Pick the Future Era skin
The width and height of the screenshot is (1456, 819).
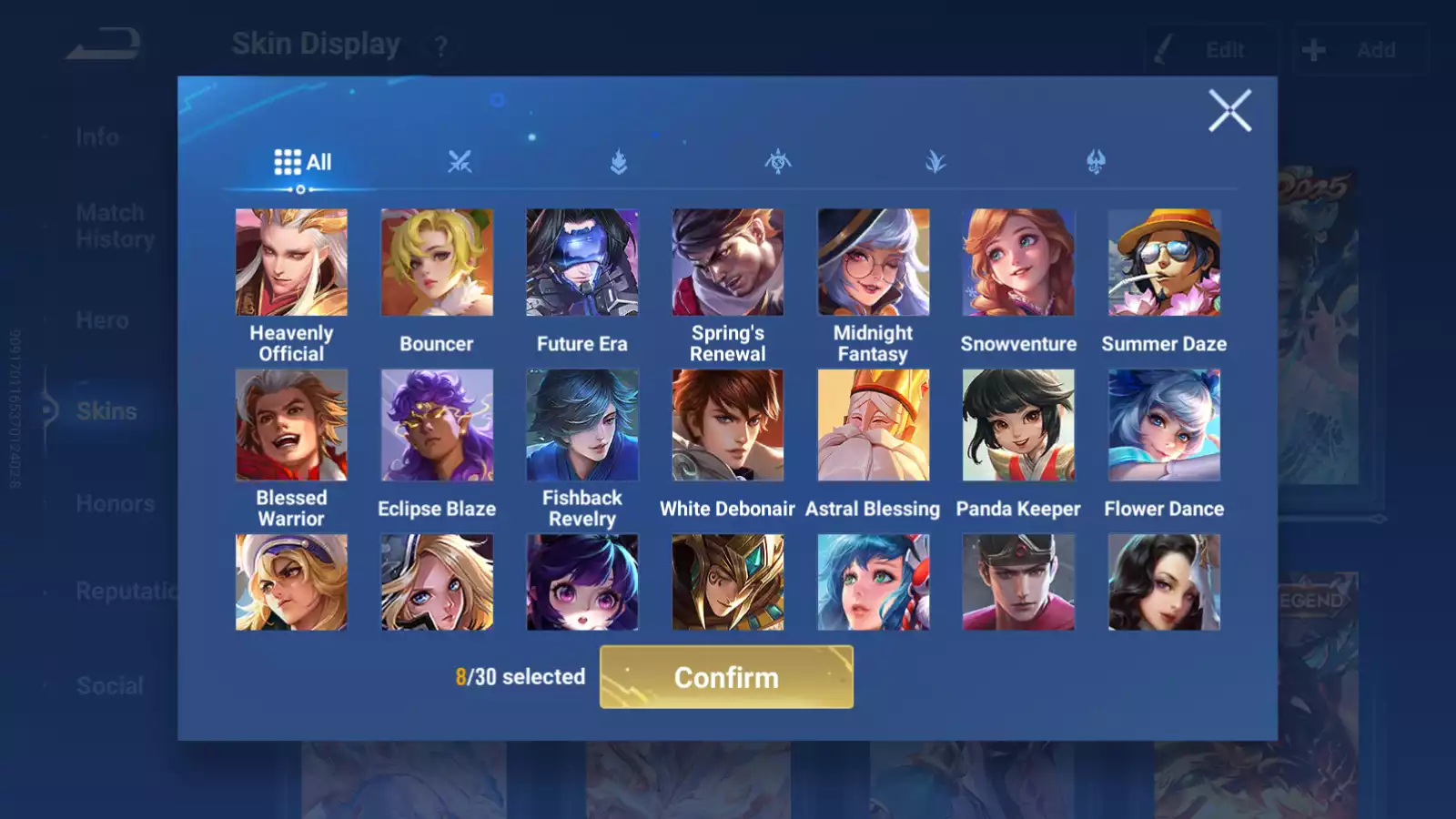[582, 263]
